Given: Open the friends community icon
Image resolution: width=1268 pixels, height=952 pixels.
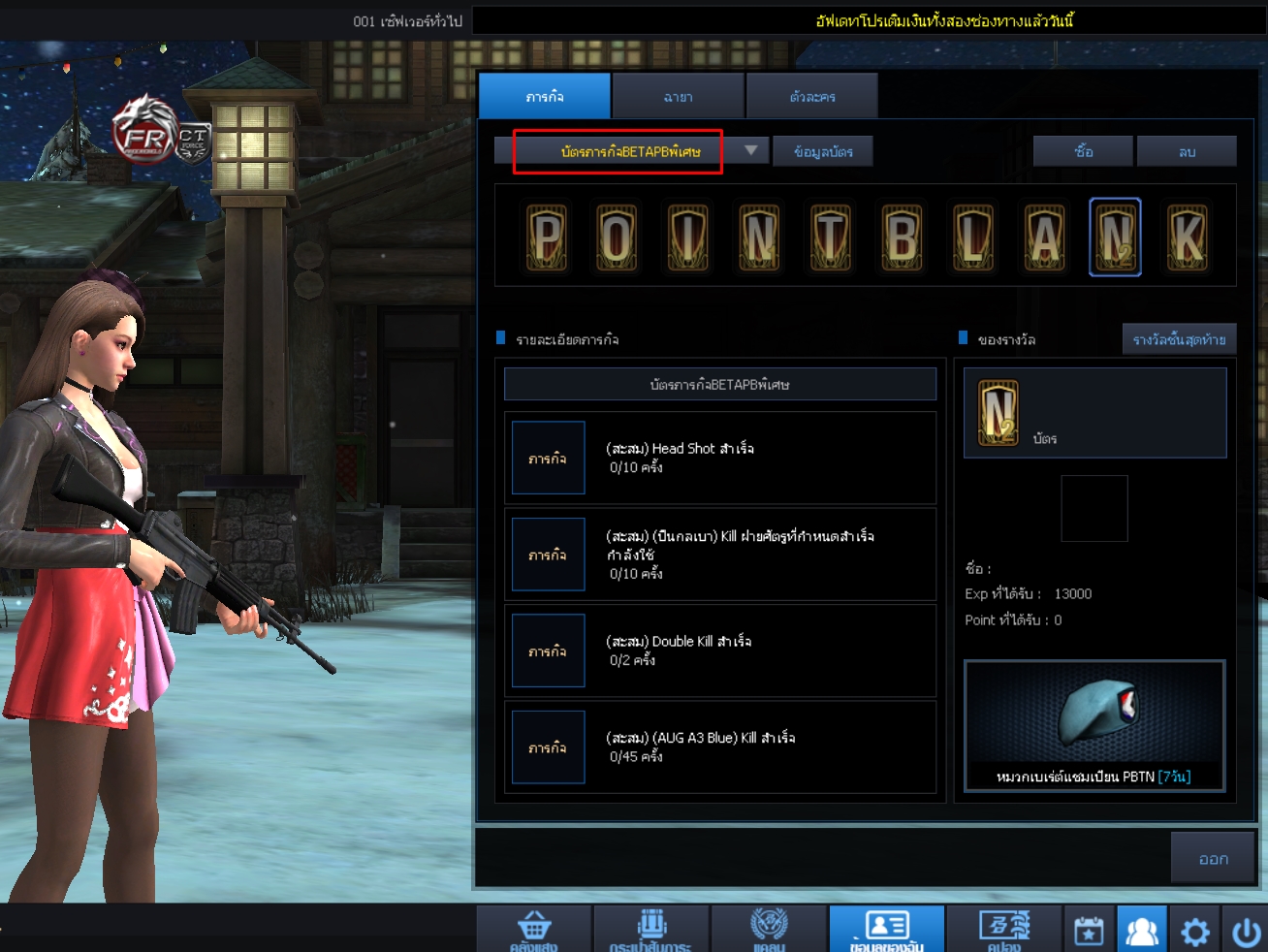Looking at the screenshot, I should pos(1143,929).
